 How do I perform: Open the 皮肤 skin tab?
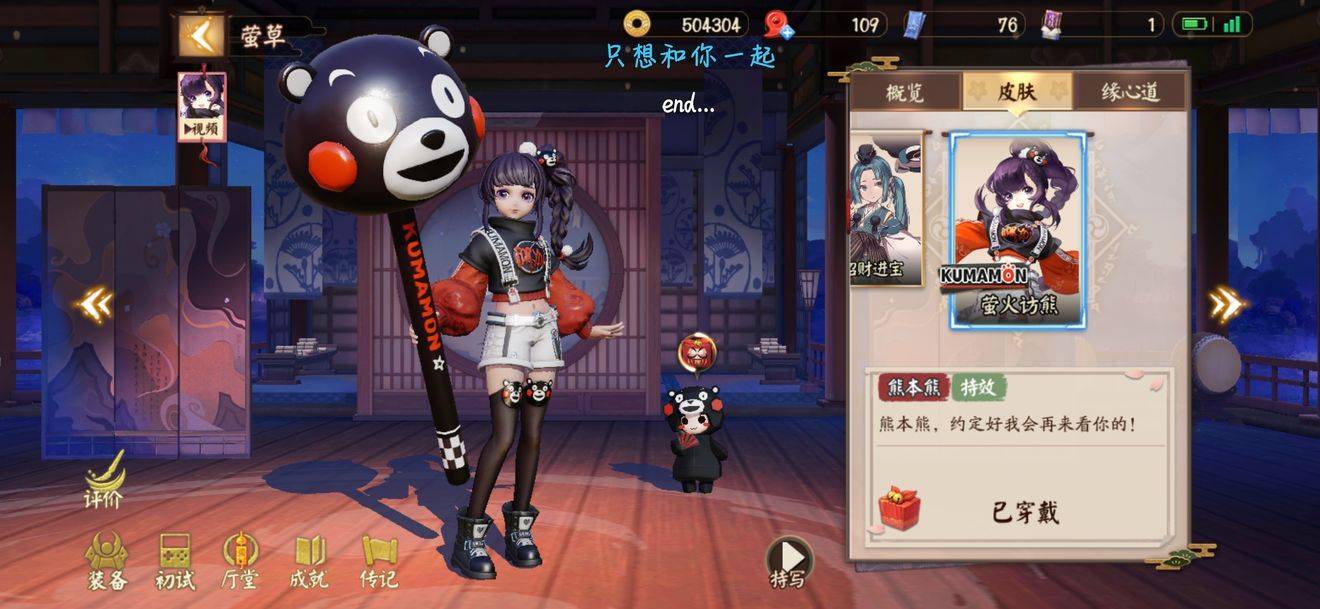tap(1017, 92)
